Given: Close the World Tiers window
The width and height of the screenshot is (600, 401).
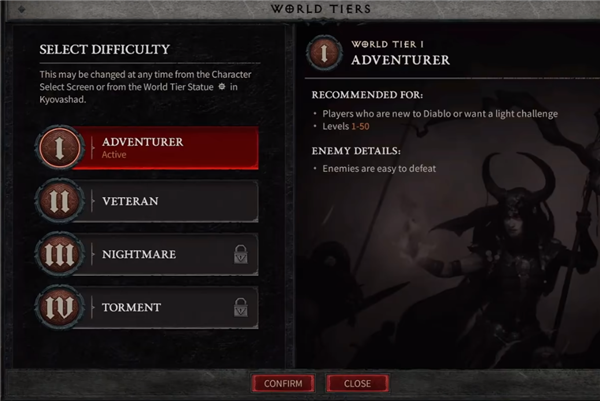Looking at the screenshot, I should 357,383.
